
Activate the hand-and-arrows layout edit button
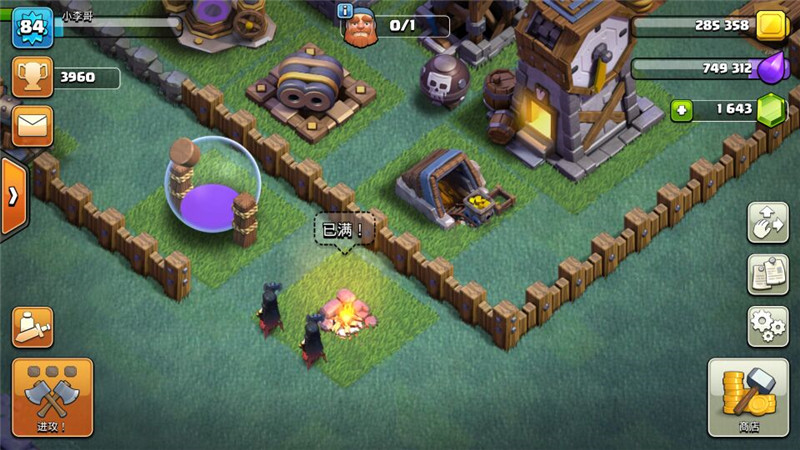click(x=768, y=222)
